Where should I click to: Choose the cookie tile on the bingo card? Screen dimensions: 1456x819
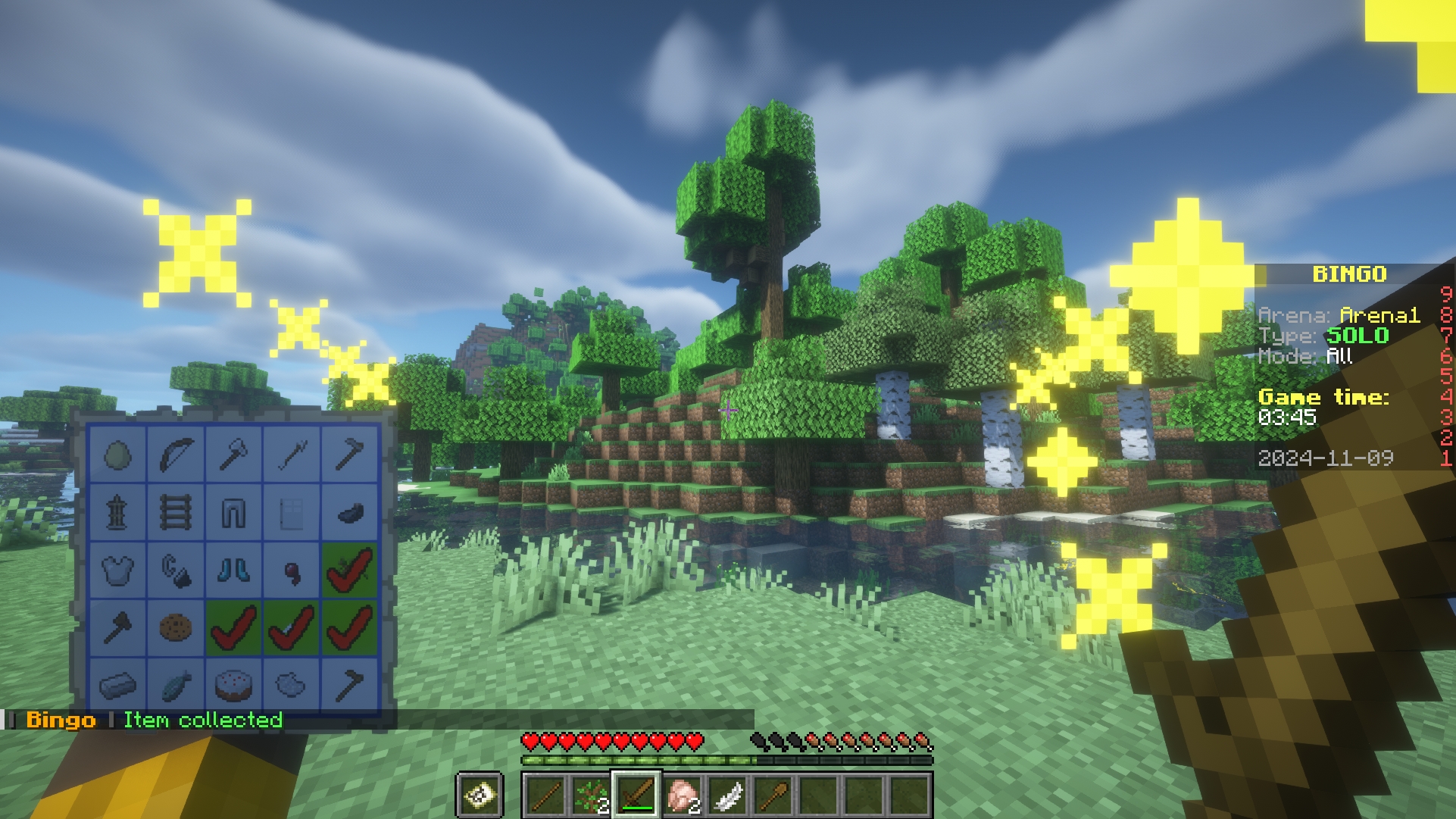click(x=176, y=627)
